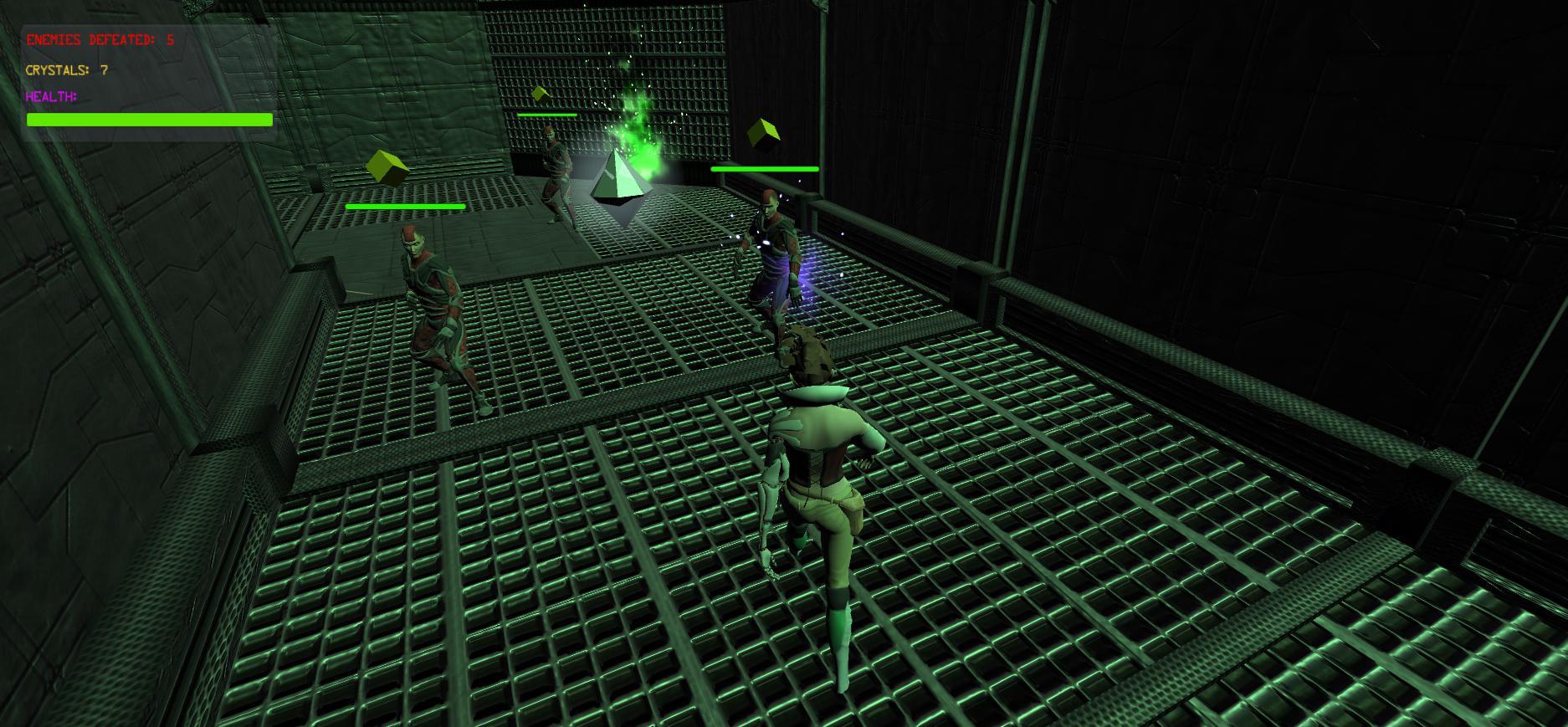1568x727 pixels.
Task: Click the small health bar above the distant enemy
Action: [x=546, y=115]
